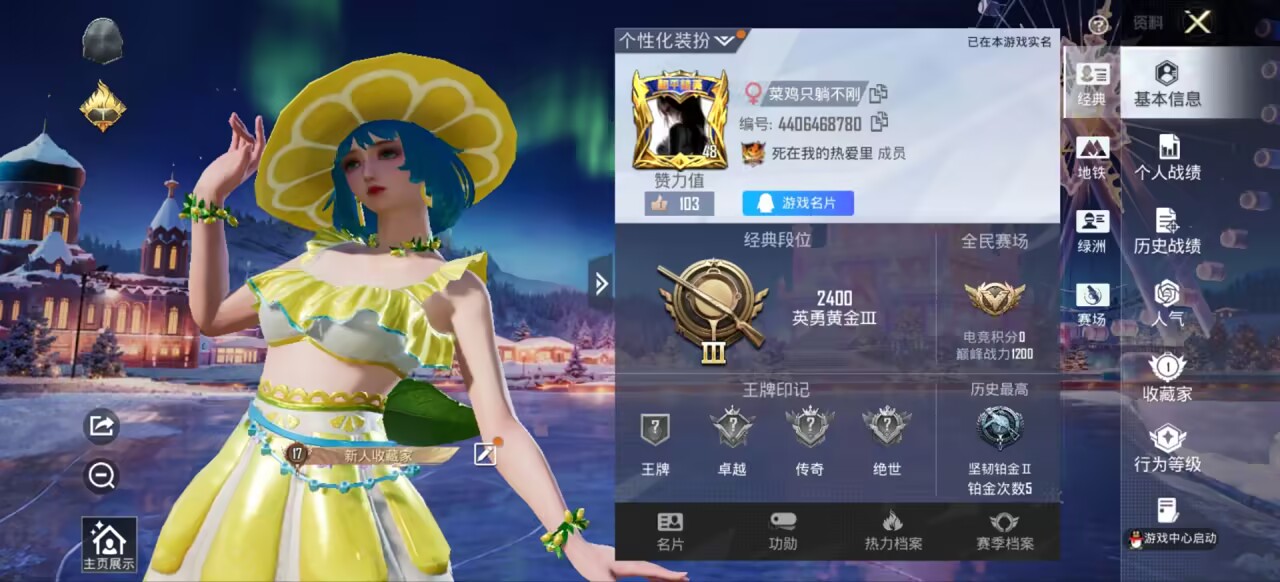
Task: Open the 热力档案 heat archive tab
Action: [893, 532]
